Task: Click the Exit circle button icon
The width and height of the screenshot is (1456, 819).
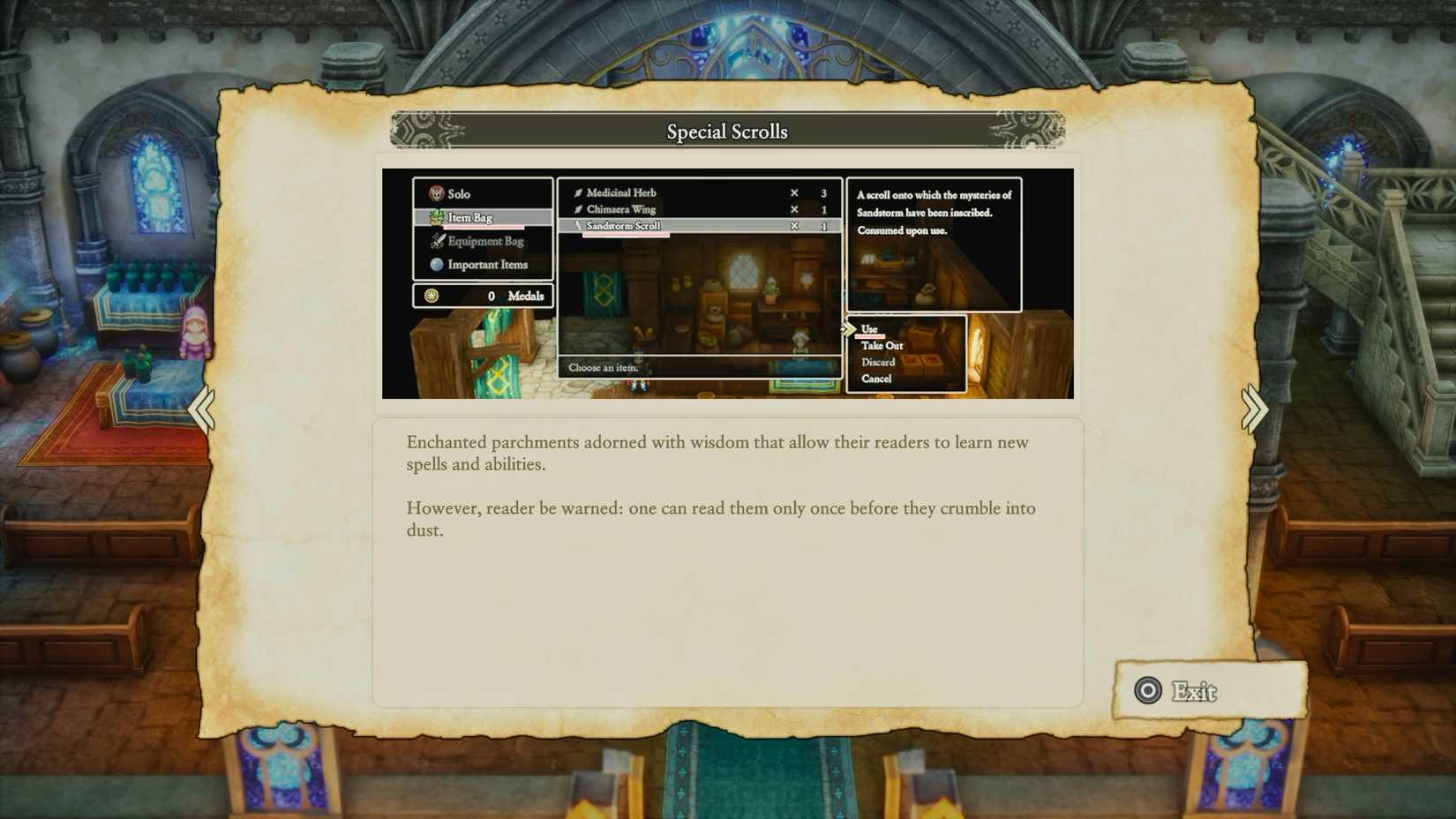Action: [x=1149, y=692]
